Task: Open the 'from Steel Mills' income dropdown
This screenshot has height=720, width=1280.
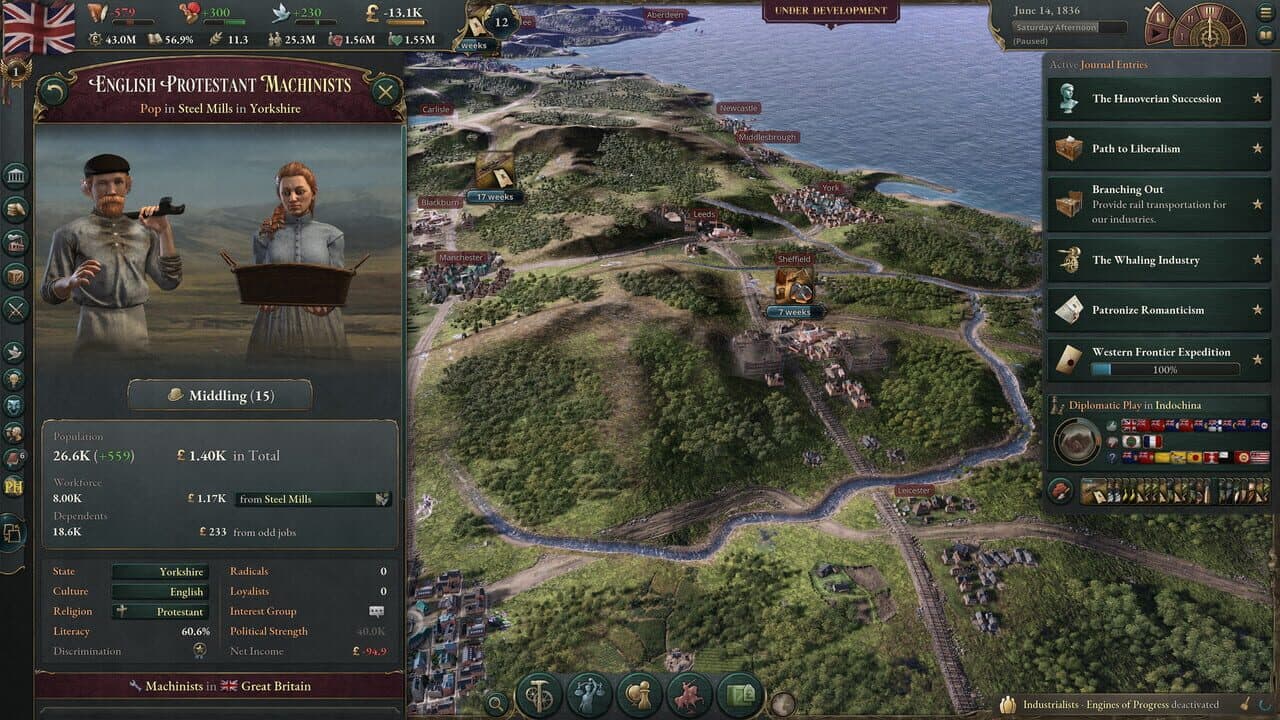Action: pyautogui.click(x=312, y=498)
